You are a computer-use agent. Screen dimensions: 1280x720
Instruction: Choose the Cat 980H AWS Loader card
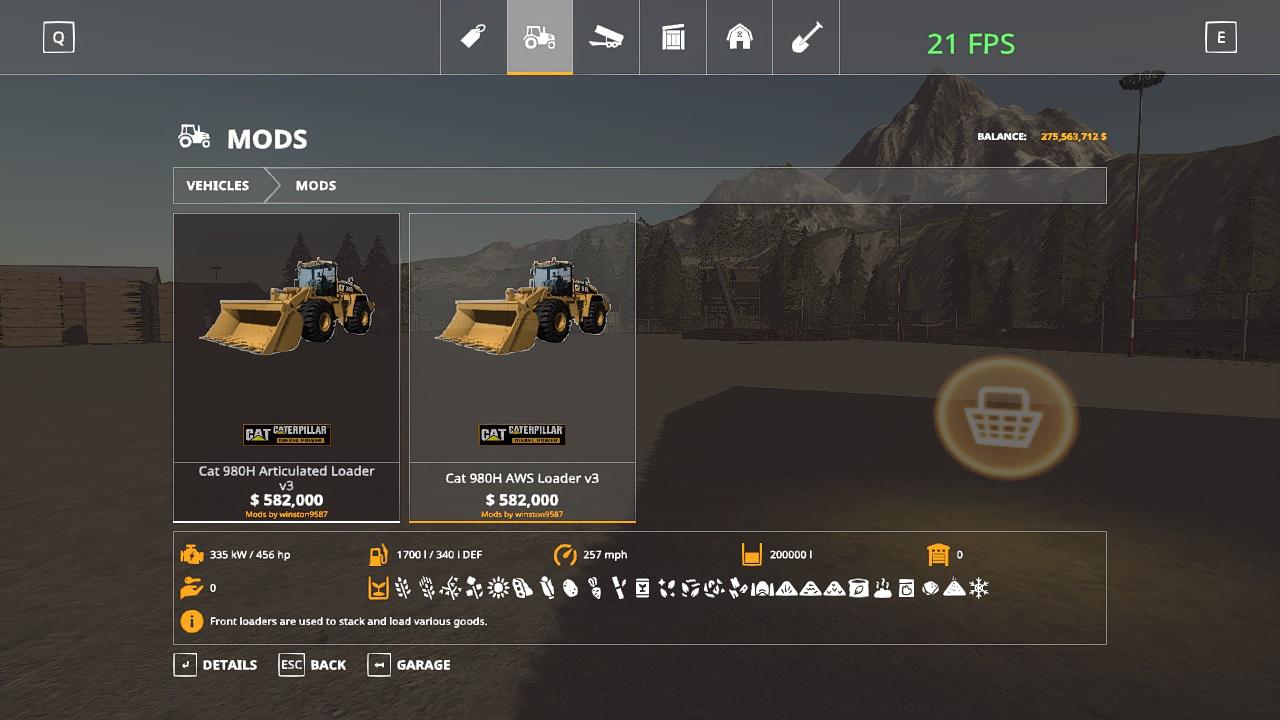522,367
